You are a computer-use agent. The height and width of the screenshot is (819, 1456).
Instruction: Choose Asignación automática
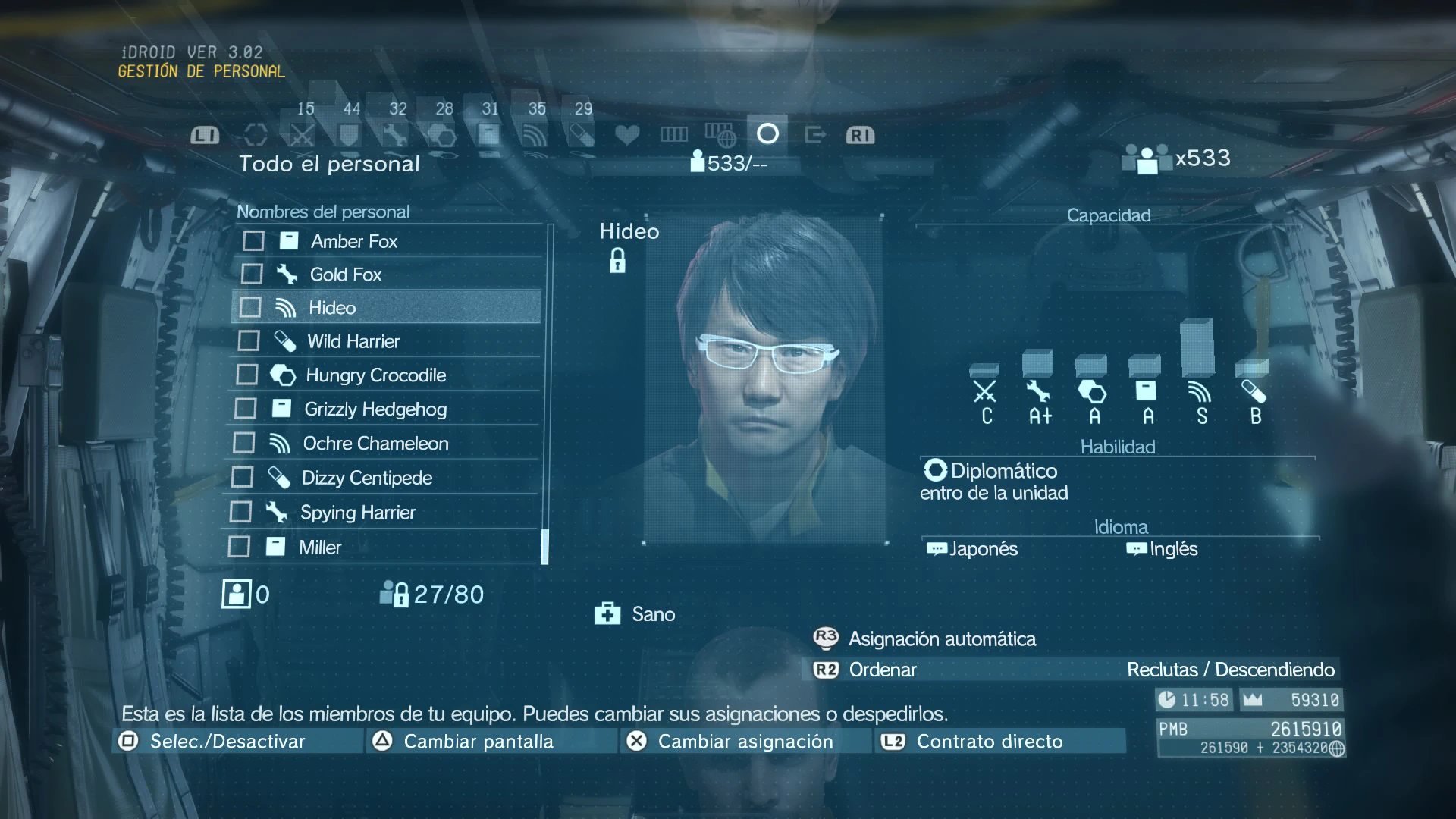942,639
